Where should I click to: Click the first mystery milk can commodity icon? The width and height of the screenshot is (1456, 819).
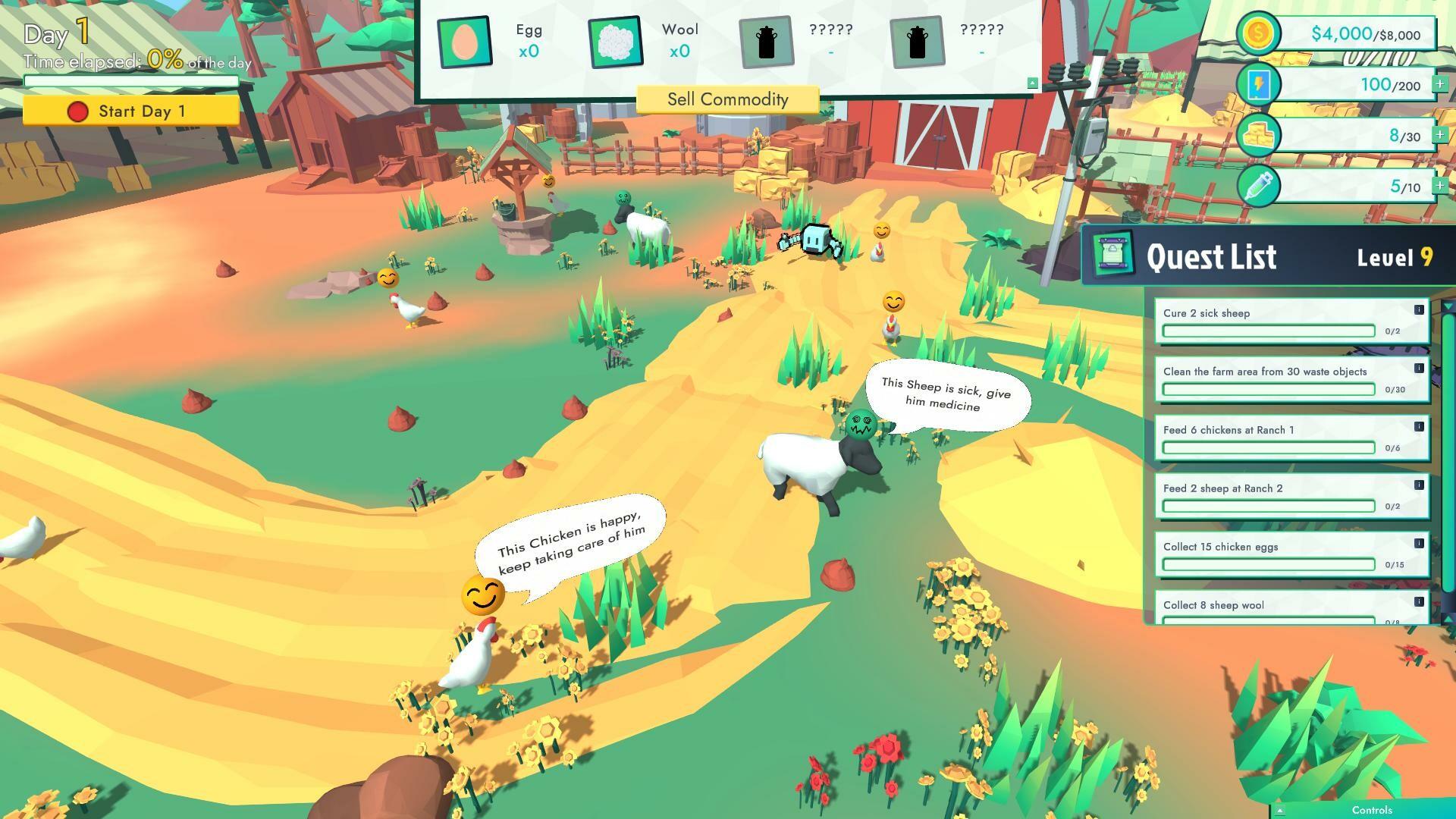(768, 42)
